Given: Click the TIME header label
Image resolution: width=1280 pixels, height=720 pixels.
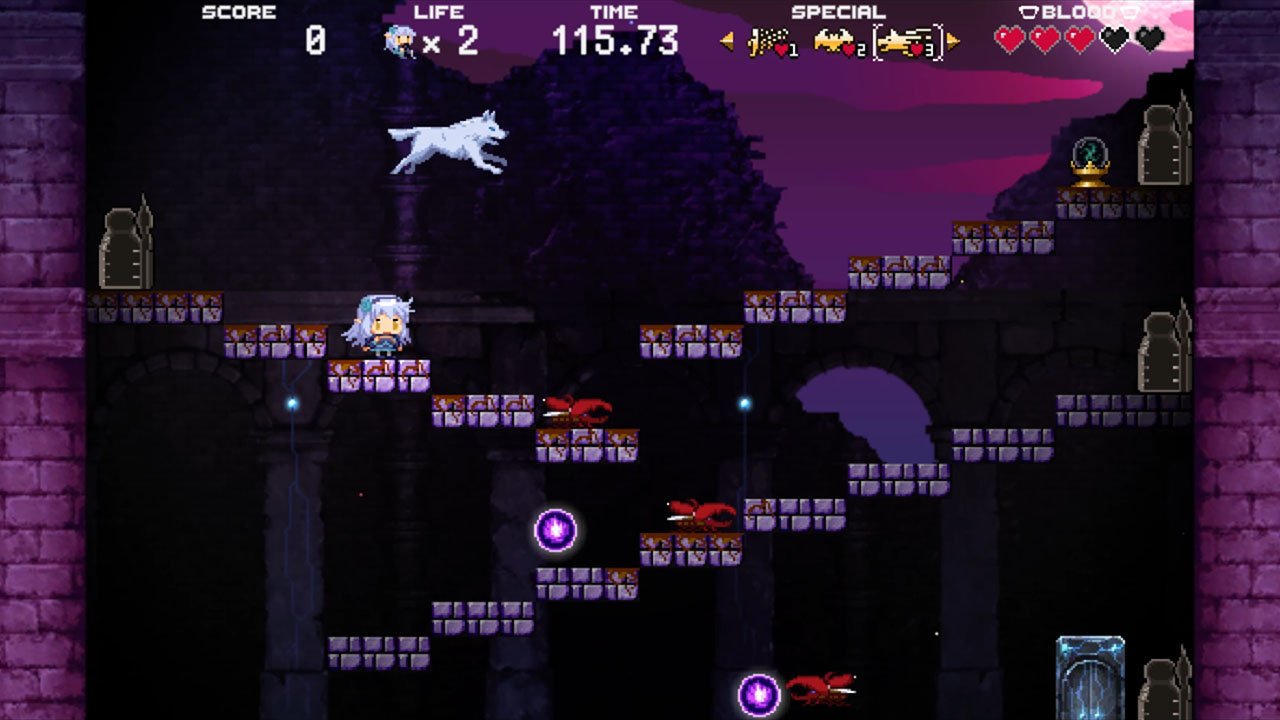Looking at the screenshot, I should pyautogui.click(x=617, y=12).
